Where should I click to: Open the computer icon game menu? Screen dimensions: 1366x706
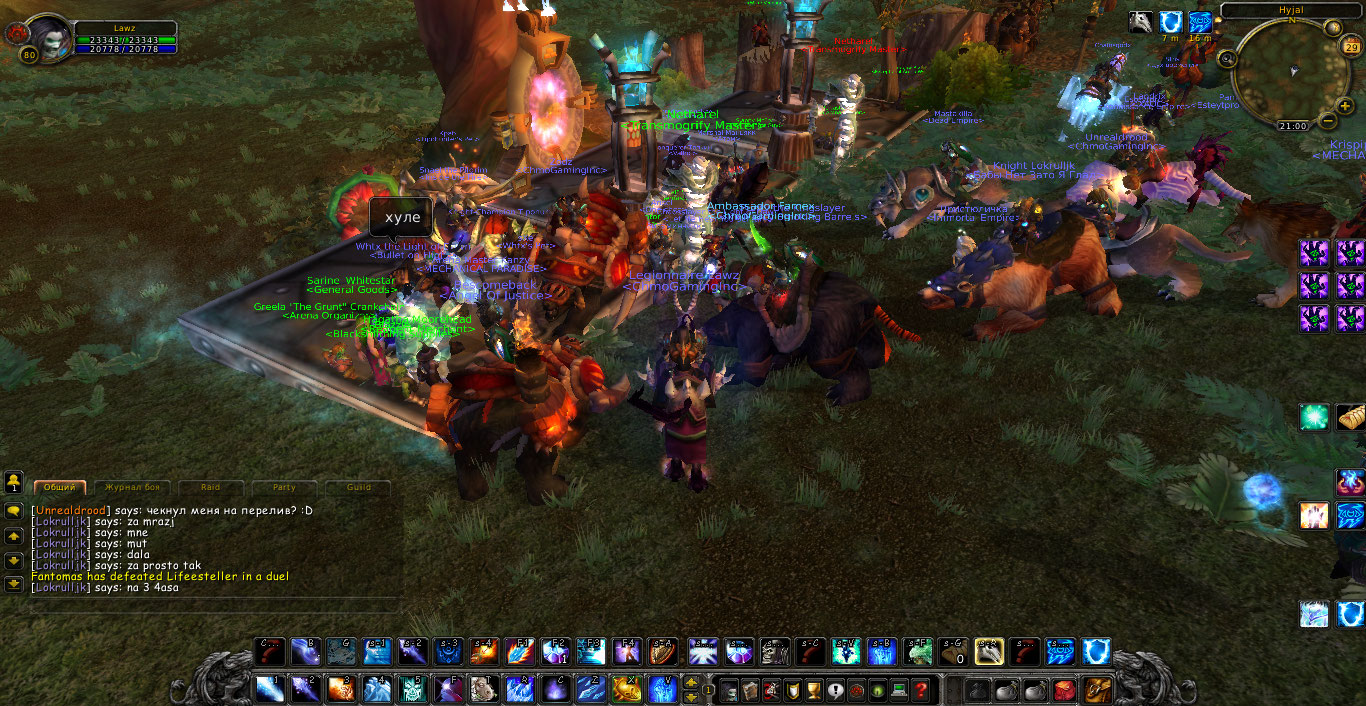pos(899,690)
